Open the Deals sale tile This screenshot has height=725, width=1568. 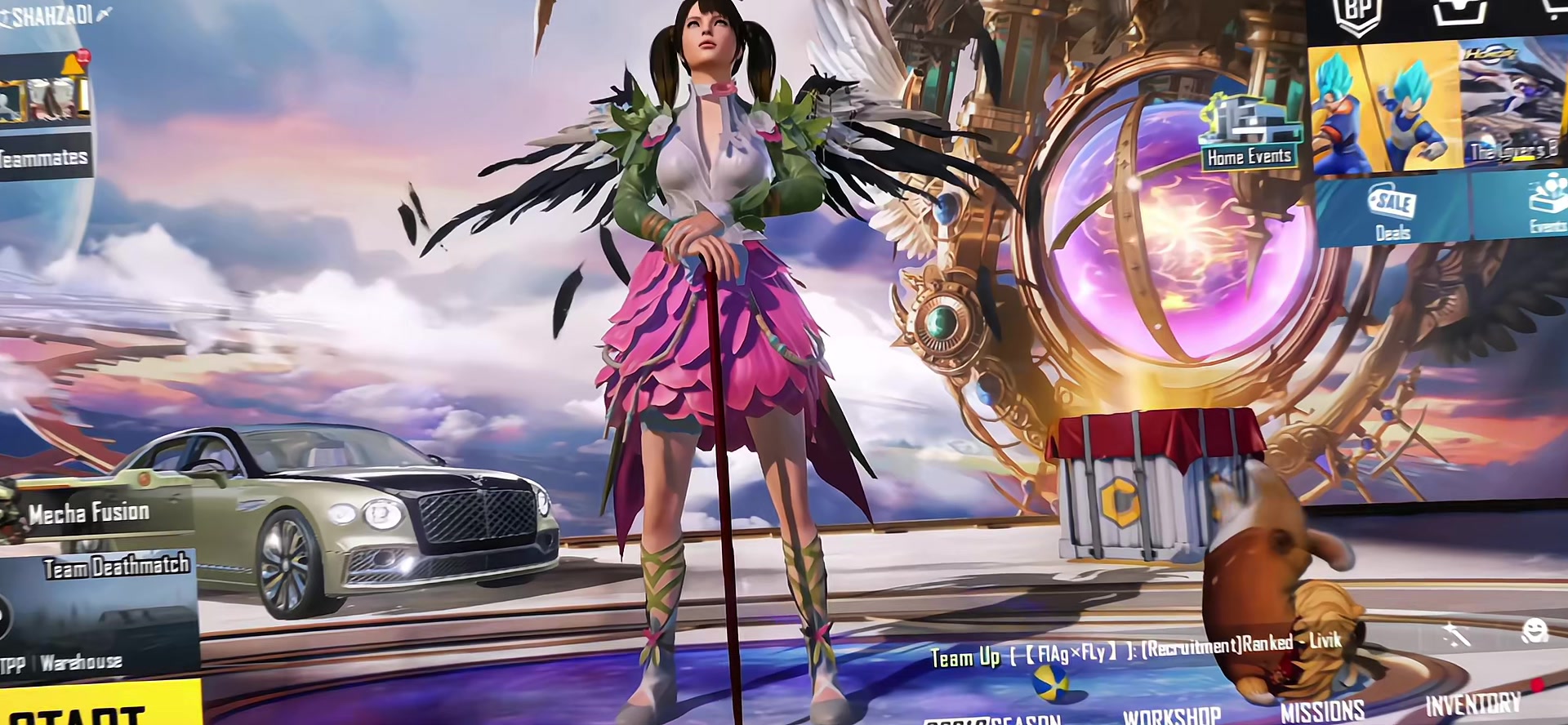[x=1392, y=211]
